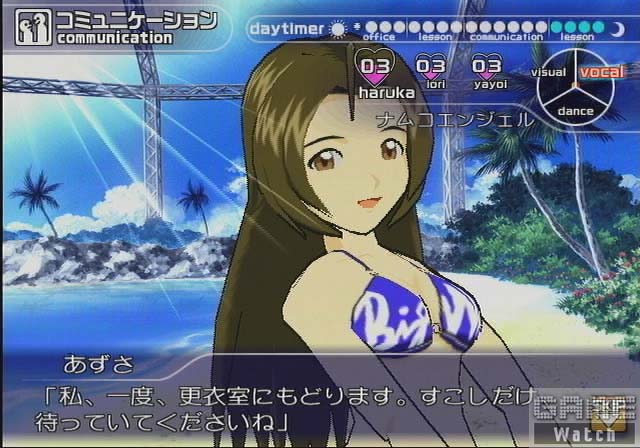
Task: Select haruka's heart icon
Action: pyautogui.click(x=376, y=67)
